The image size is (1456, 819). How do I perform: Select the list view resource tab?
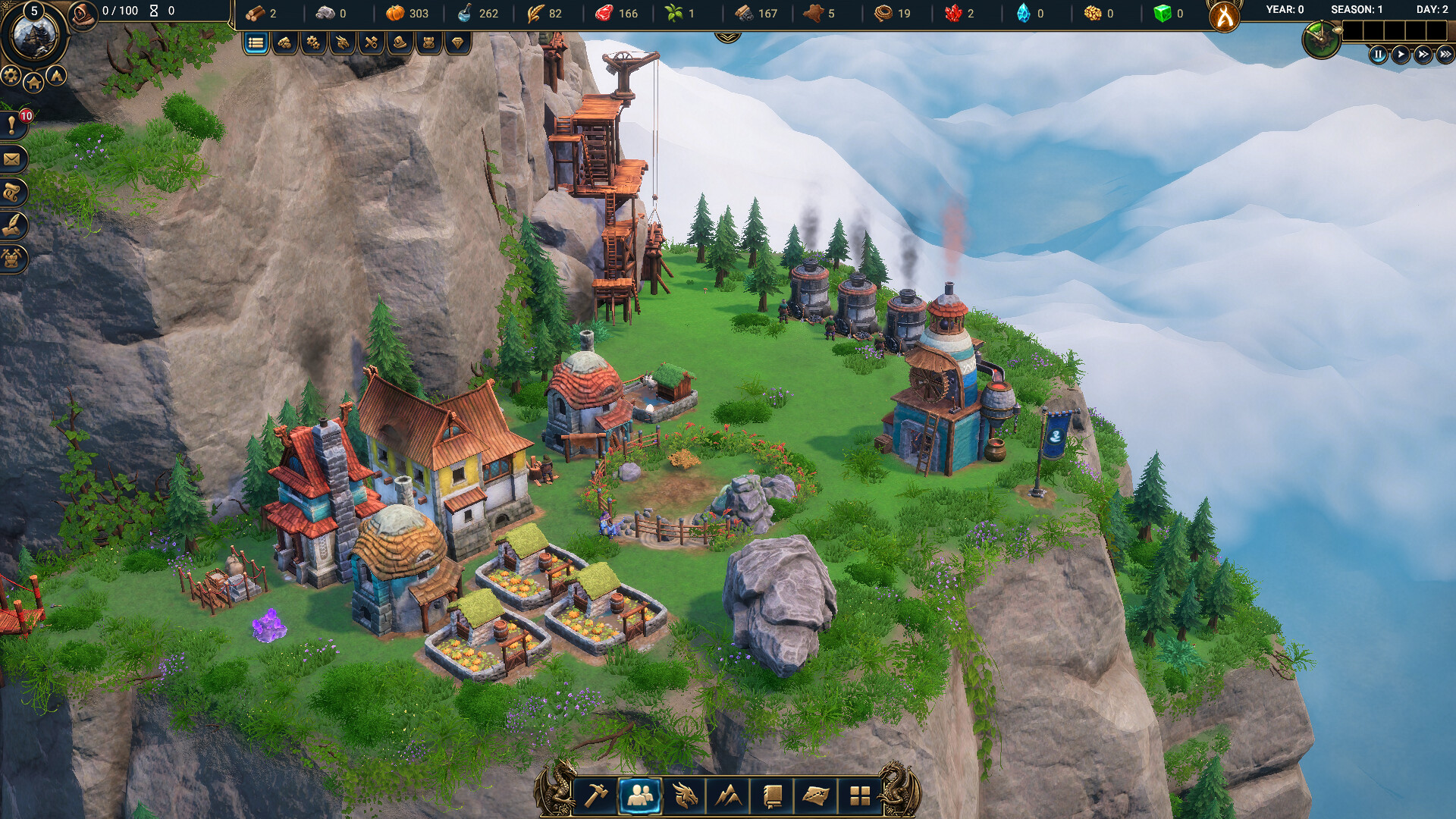(256, 43)
